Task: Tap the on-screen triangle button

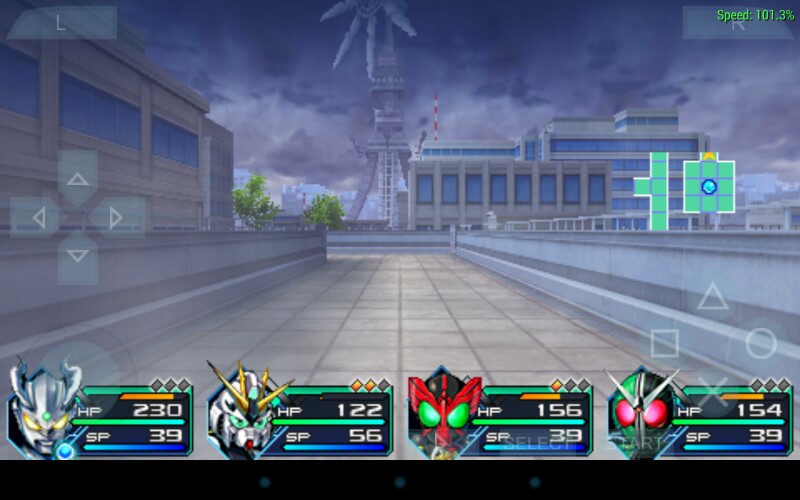Action: (712, 296)
